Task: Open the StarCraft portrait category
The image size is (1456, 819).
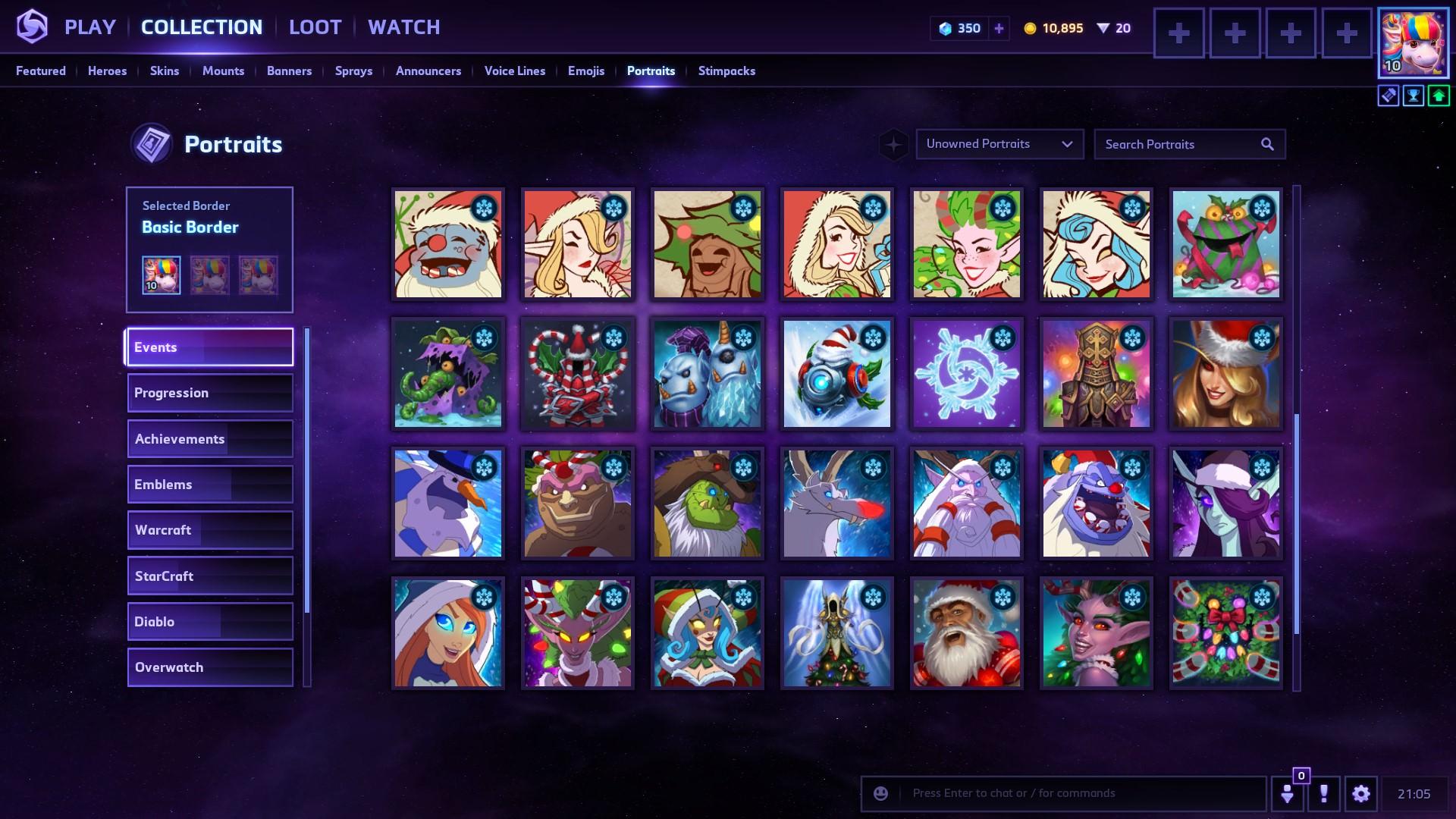Action: [x=210, y=576]
